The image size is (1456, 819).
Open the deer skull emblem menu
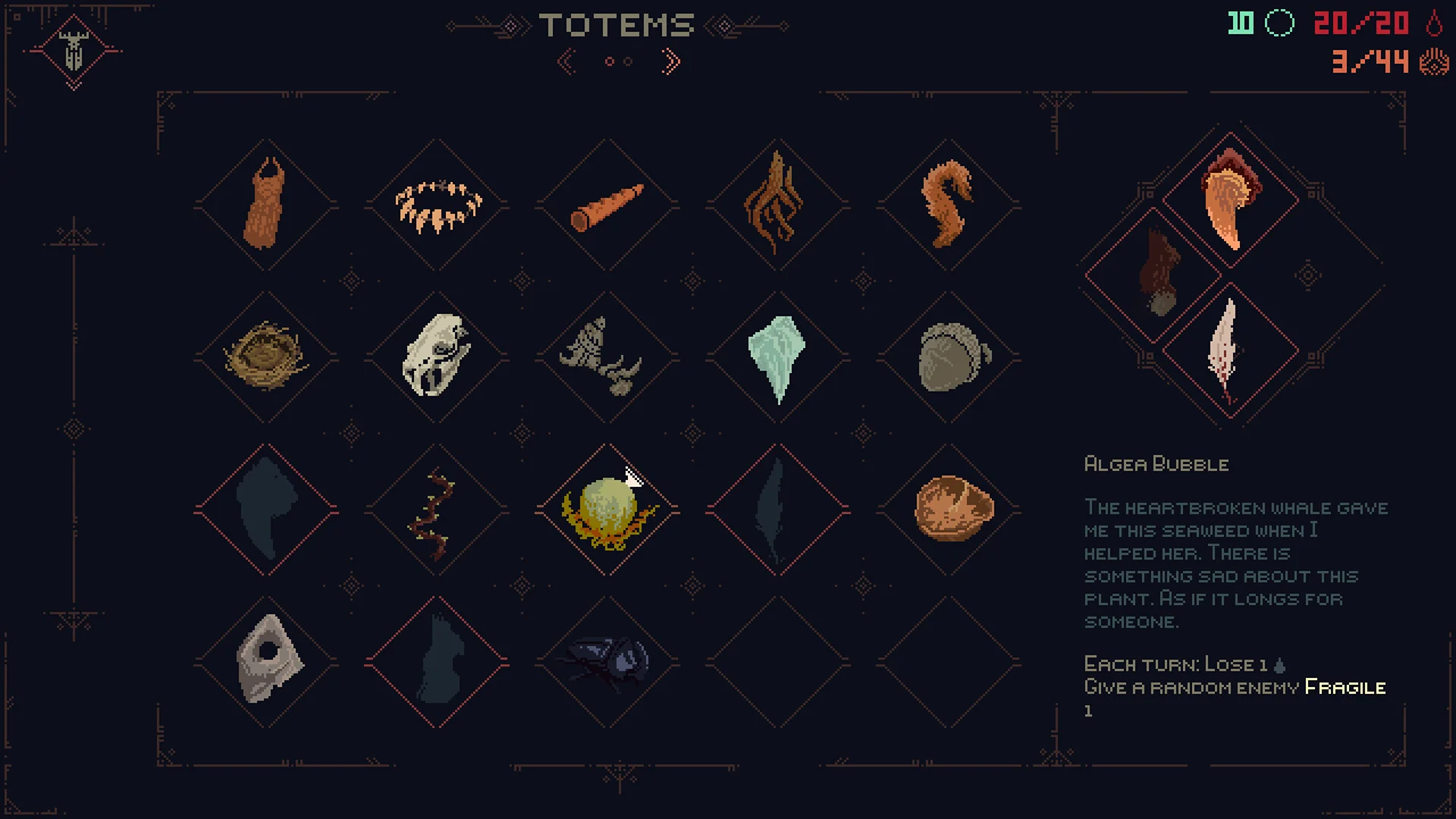pos(74,51)
